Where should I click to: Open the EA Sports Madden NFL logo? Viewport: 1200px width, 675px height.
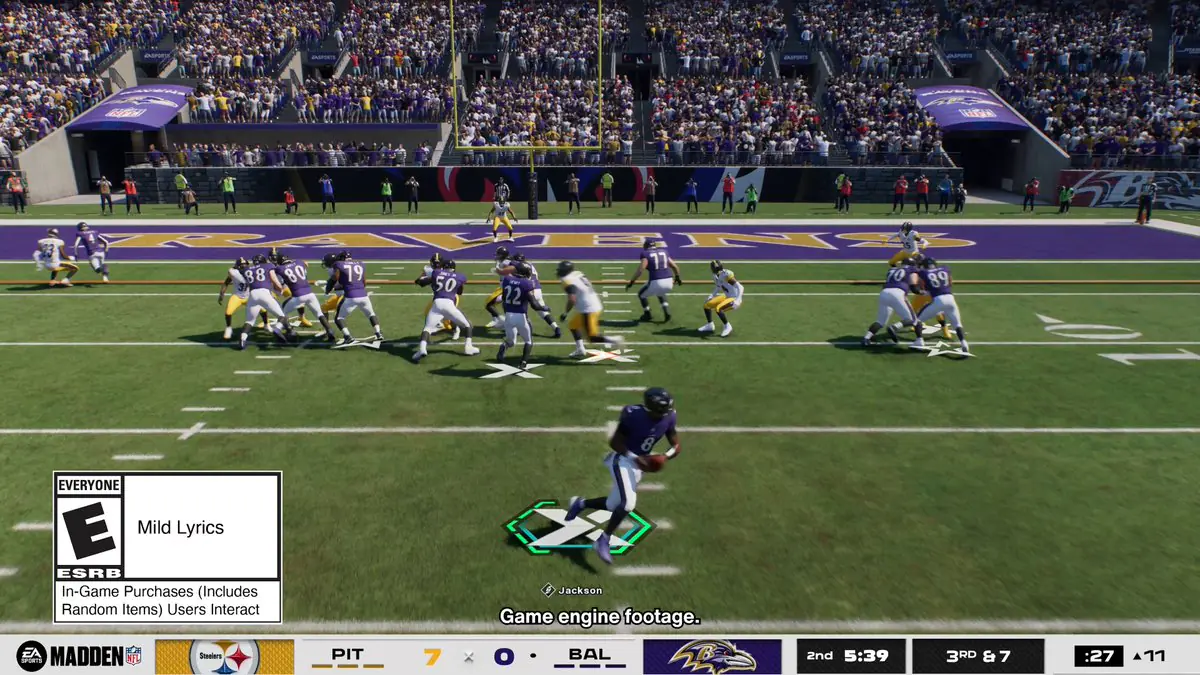[78, 656]
